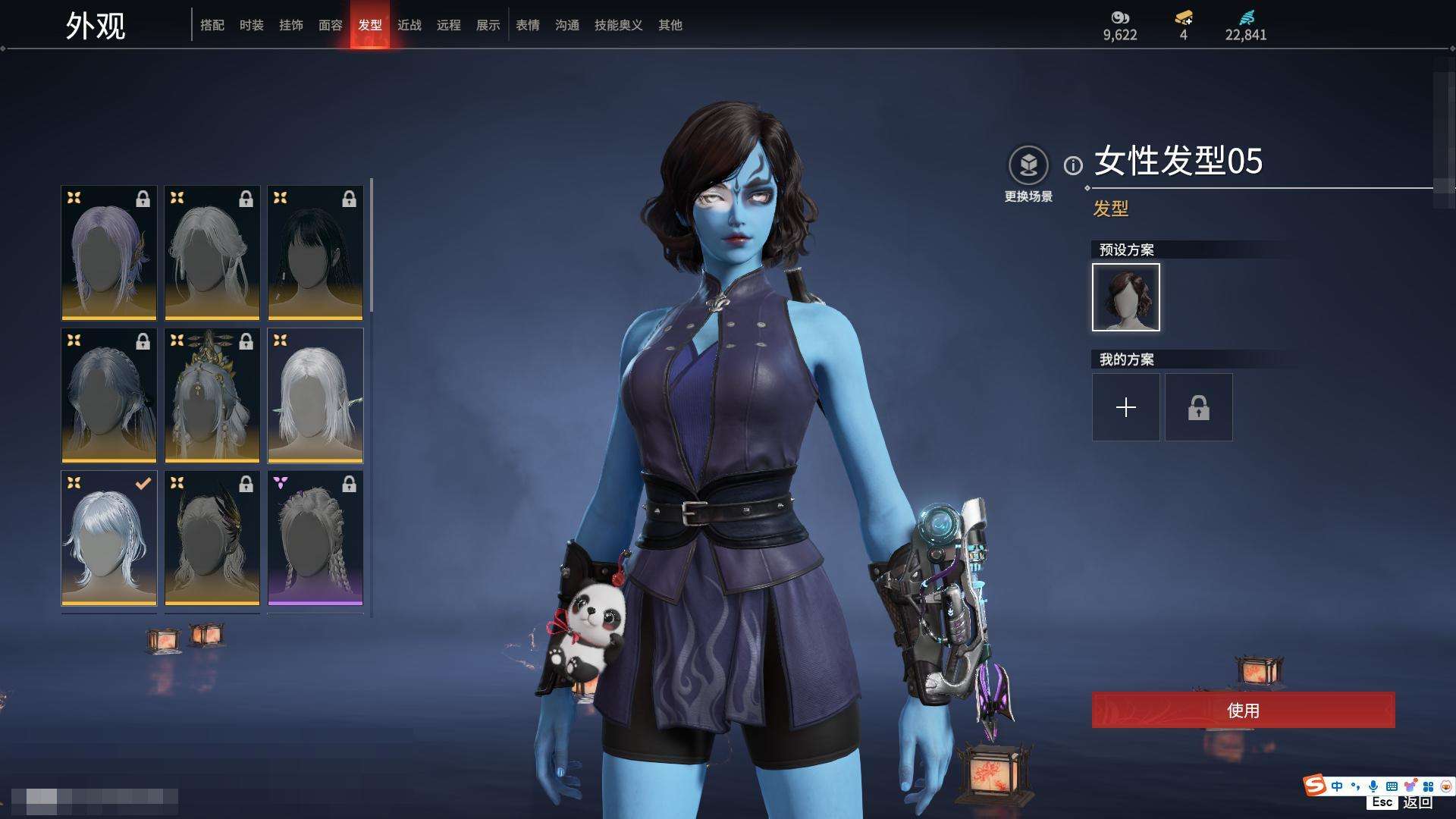Choose the golden crown headdress hairstyle
Viewport: 1456px width, 819px height.
pyautogui.click(x=212, y=395)
